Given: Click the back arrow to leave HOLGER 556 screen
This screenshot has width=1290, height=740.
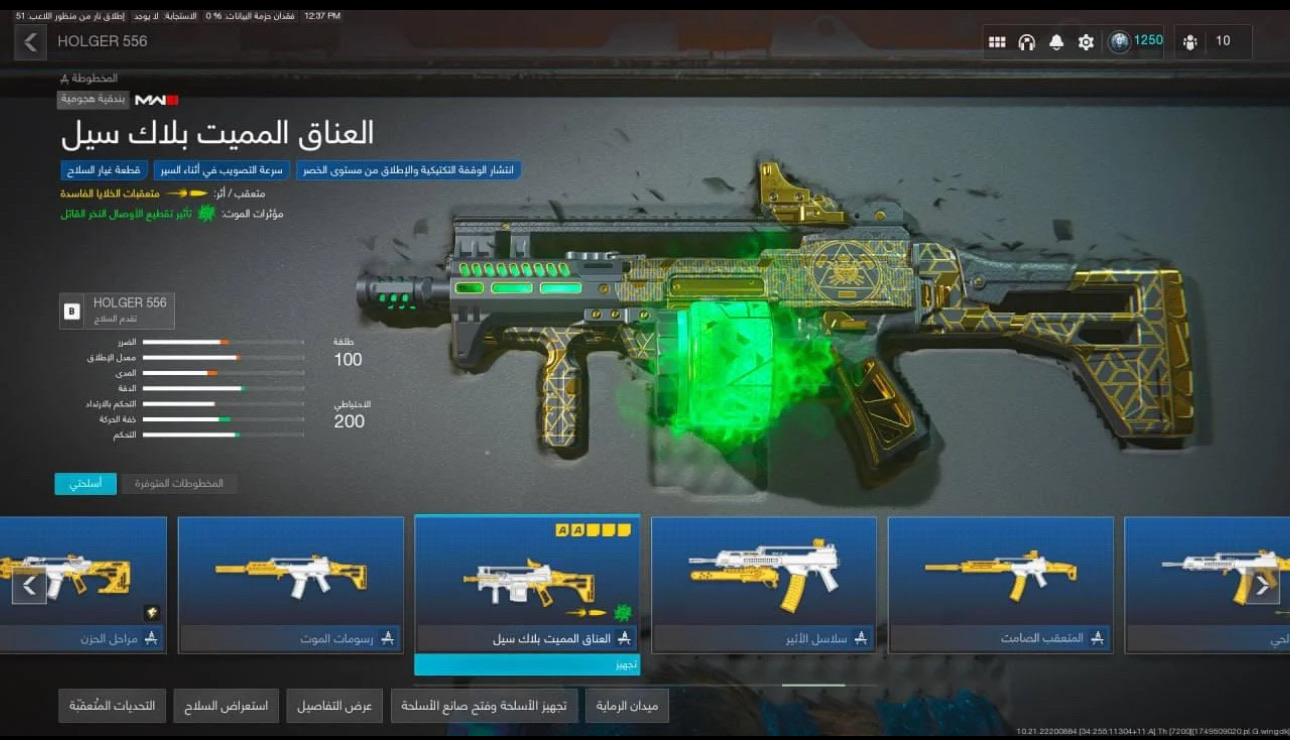Looking at the screenshot, I should 27,41.
